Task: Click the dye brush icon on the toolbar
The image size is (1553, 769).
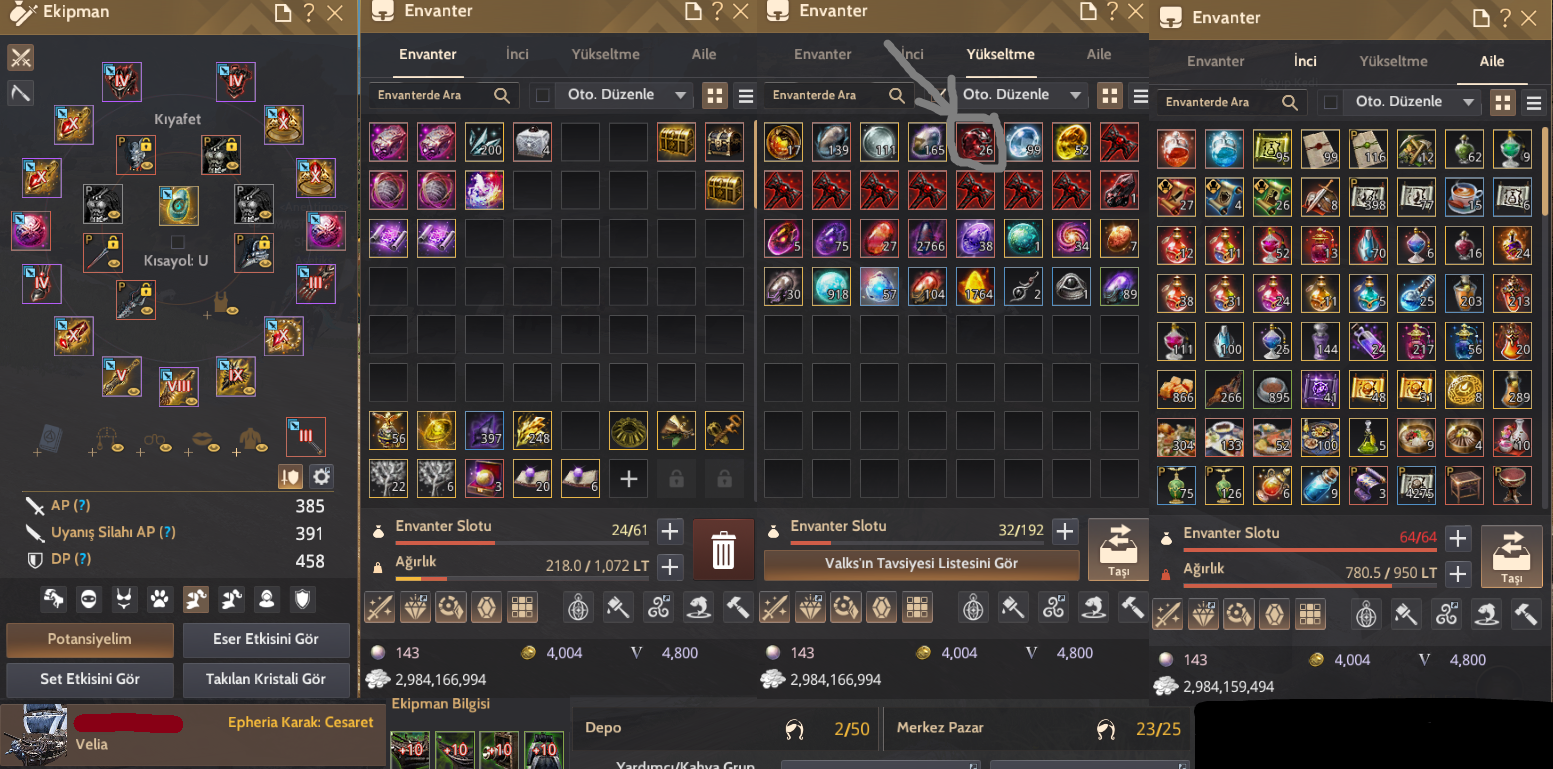Action: (616, 607)
